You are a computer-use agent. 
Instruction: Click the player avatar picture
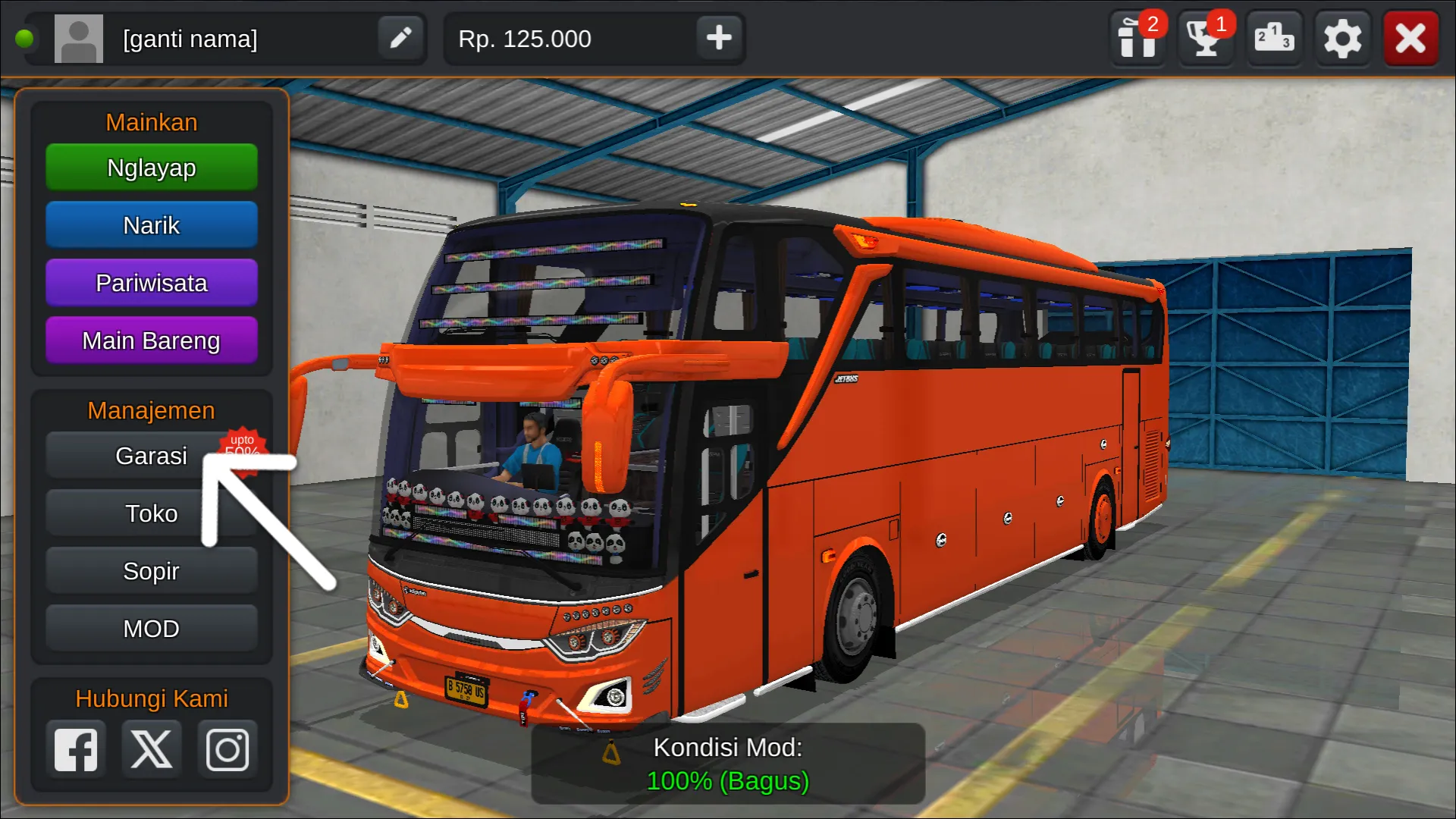coord(79,38)
